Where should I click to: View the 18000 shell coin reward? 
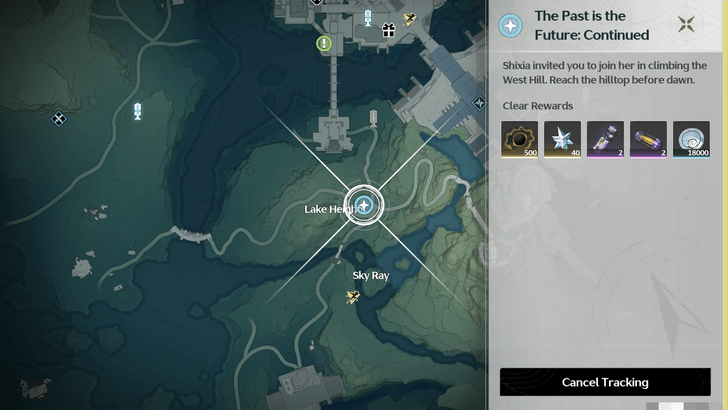691,140
